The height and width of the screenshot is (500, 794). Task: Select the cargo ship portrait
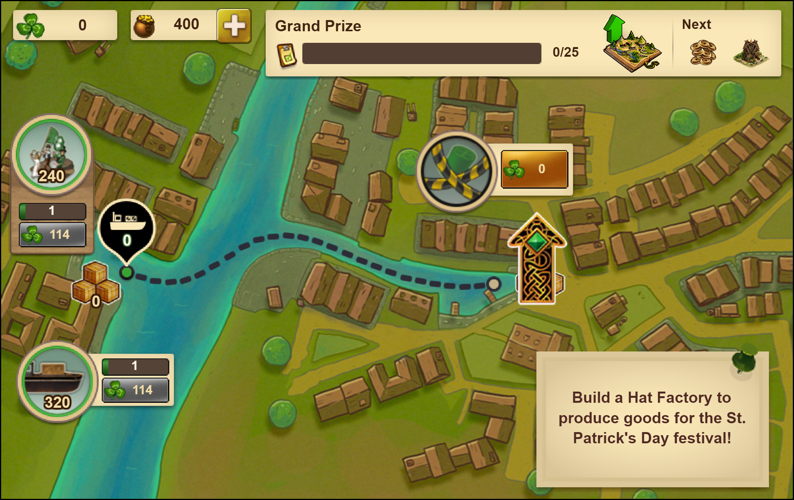pyautogui.click(x=55, y=381)
